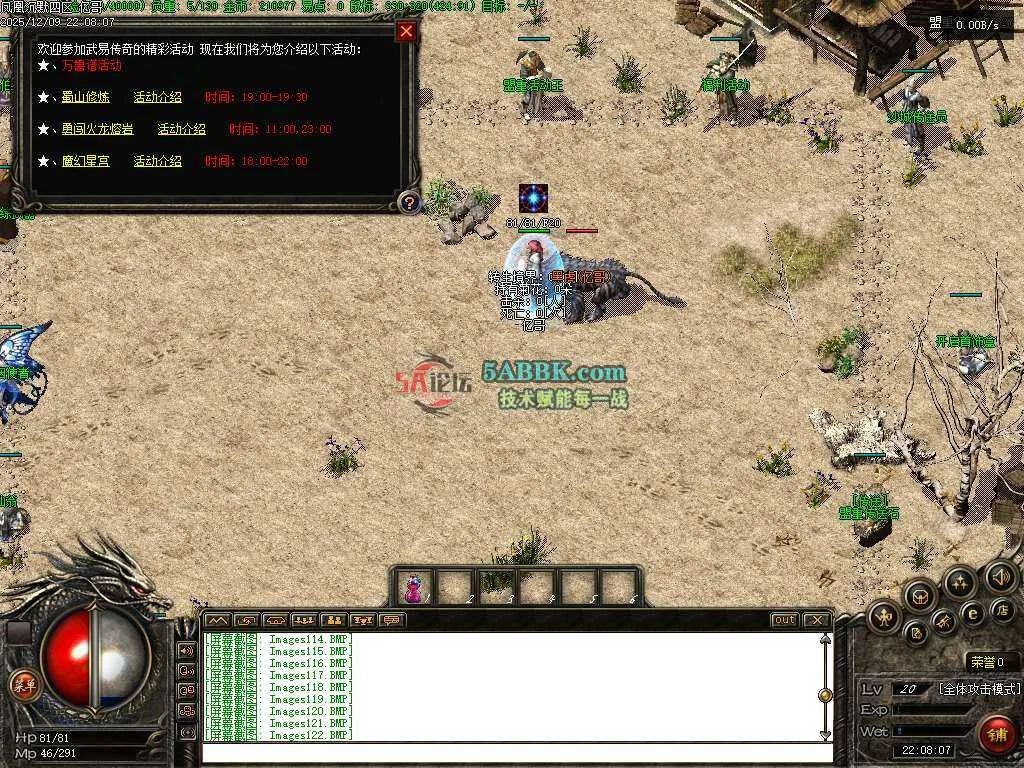This screenshot has height=768, width=1024.
Task: Open the 魔幻星宫 activity link
Action: tap(84, 161)
